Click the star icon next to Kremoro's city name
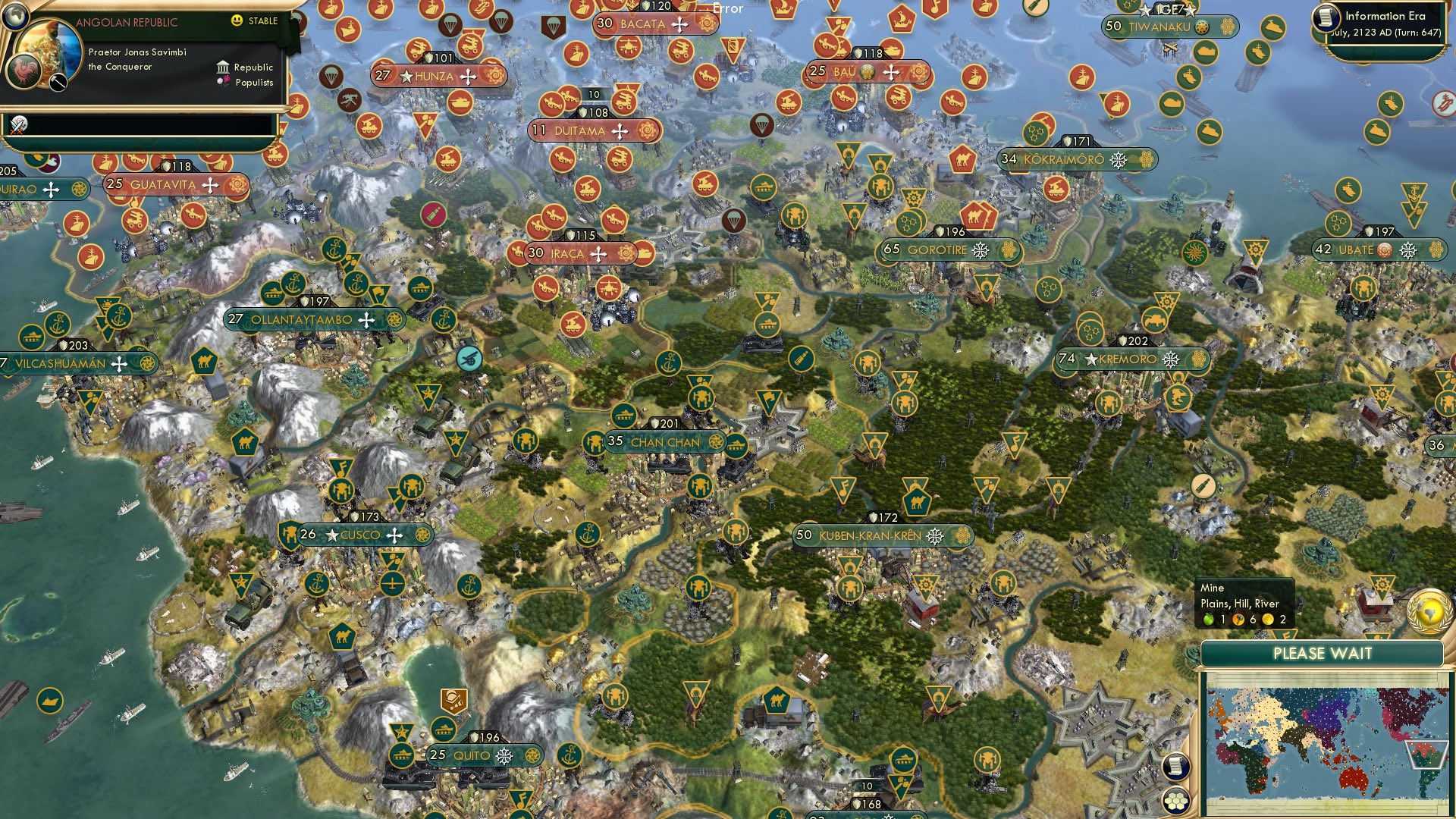1456x819 pixels. 1090,359
